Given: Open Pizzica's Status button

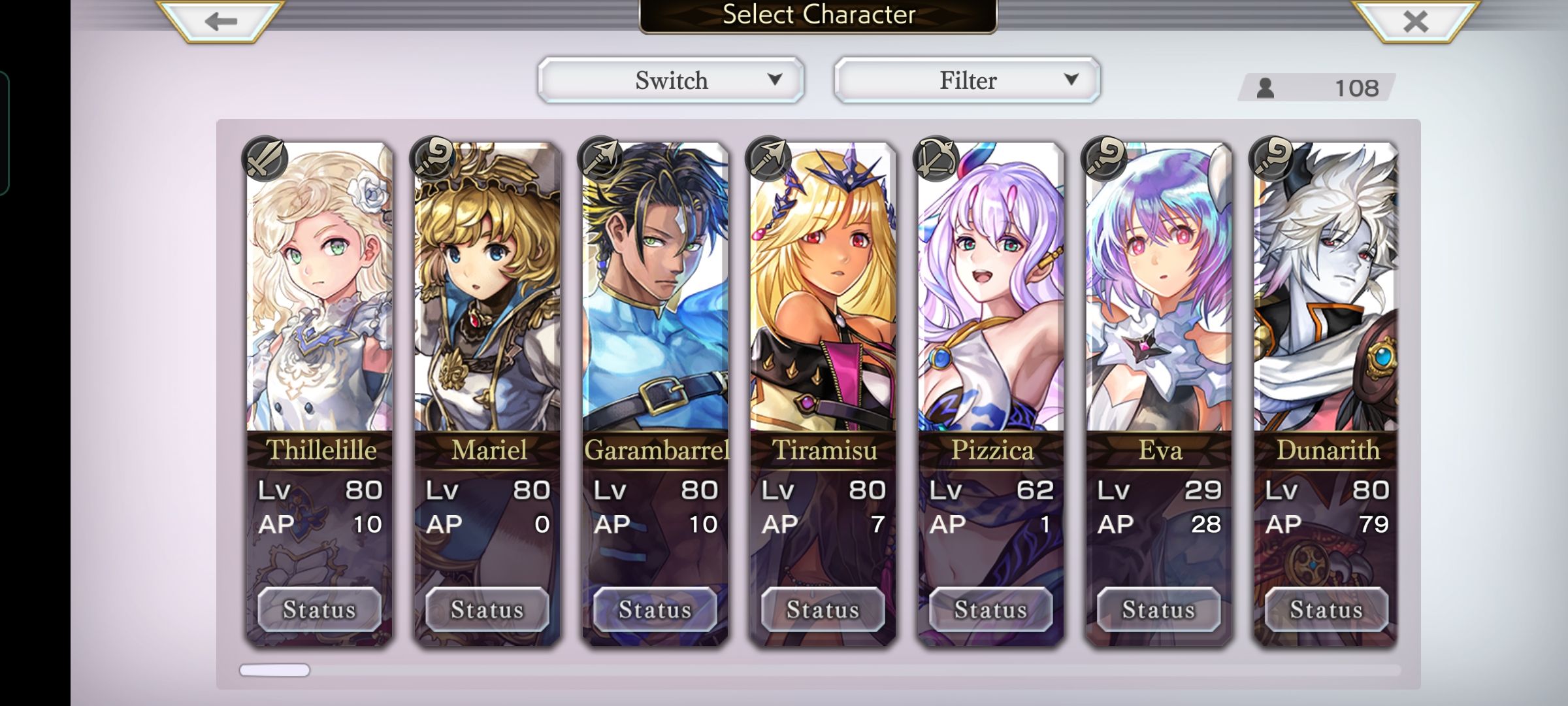Looking at the screenshot, I should click(991, 609).
